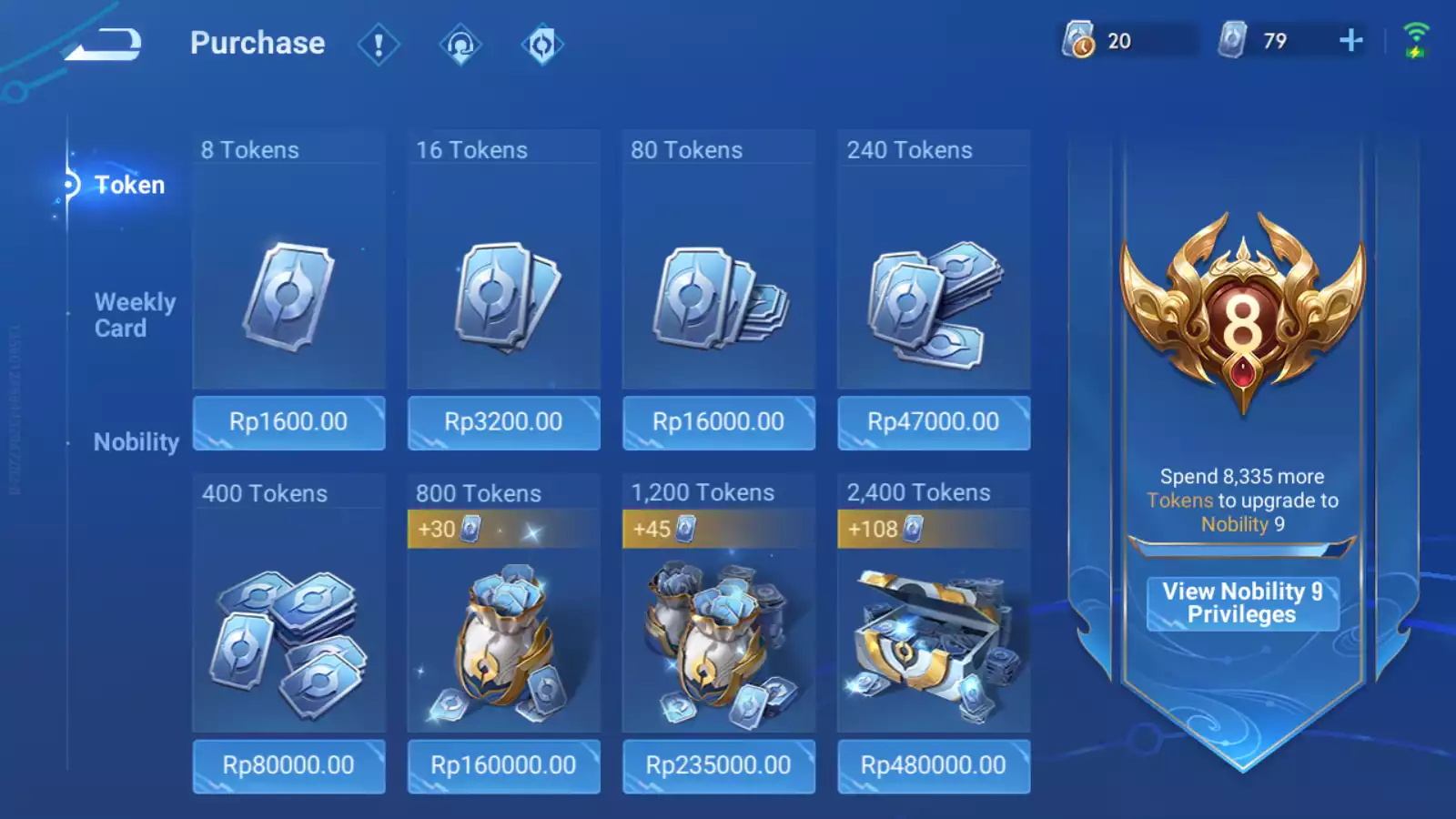Choose the Rp235000.00 price button
The width and height of the screenshot is (1456, 819).
[x=718, y=765]
